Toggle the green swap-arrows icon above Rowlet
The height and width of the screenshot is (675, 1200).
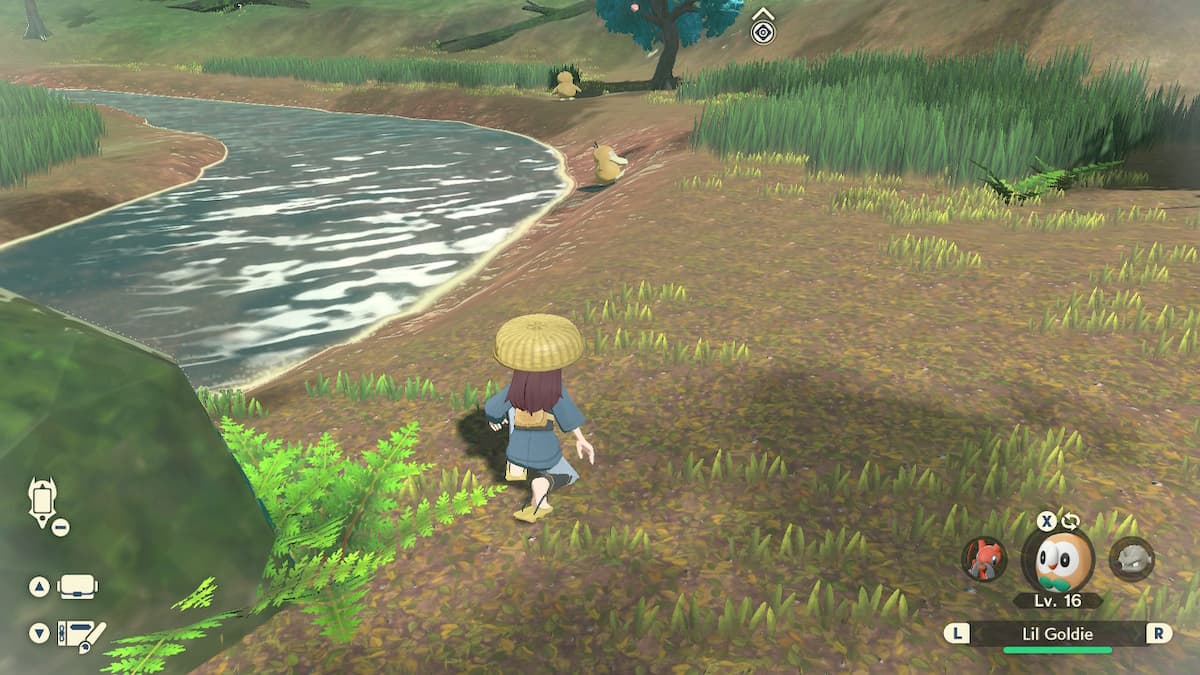pos(1070,521)
